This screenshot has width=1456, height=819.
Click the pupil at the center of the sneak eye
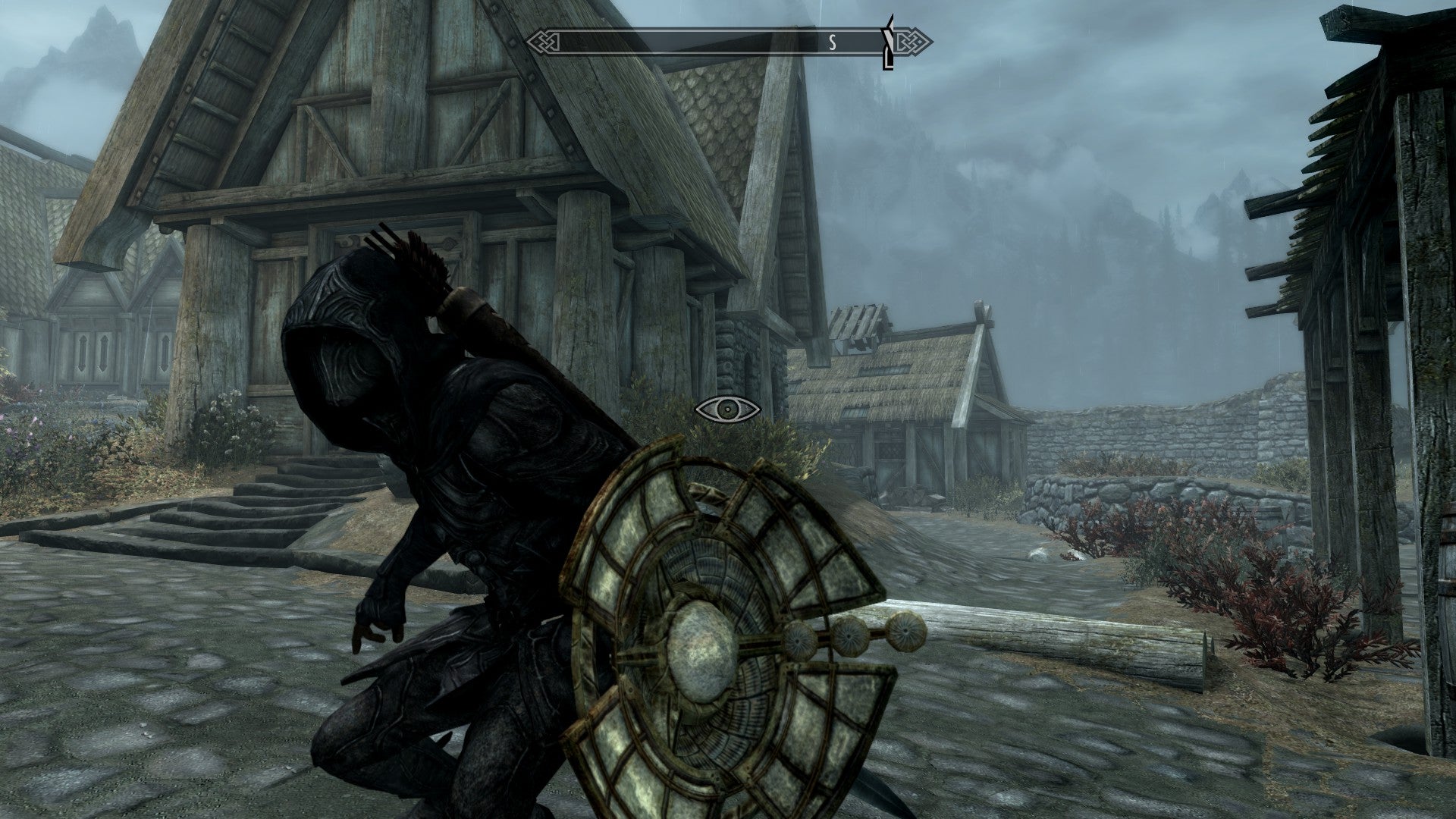coord(728,410)
